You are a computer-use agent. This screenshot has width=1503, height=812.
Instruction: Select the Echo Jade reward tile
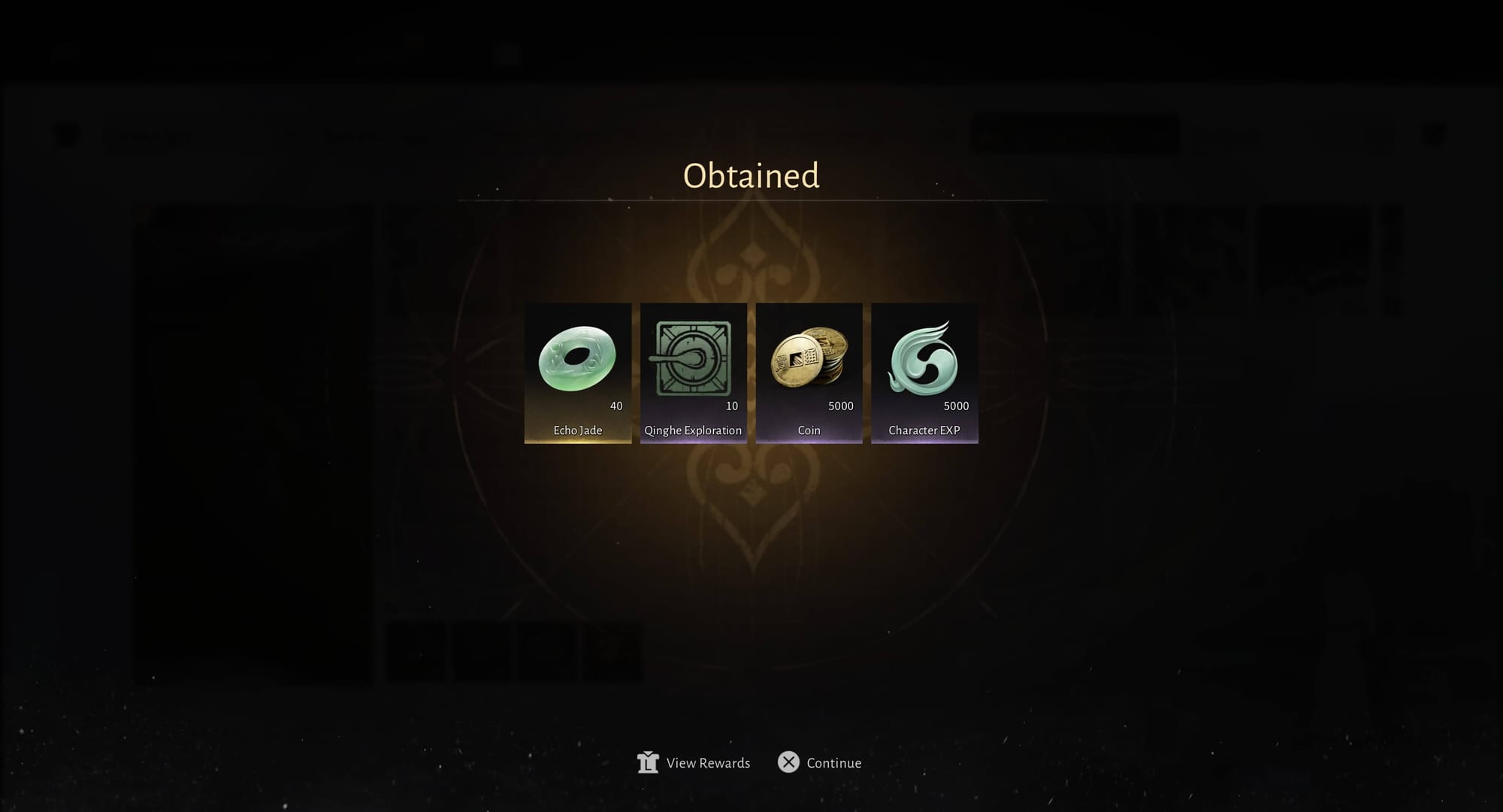577,373
